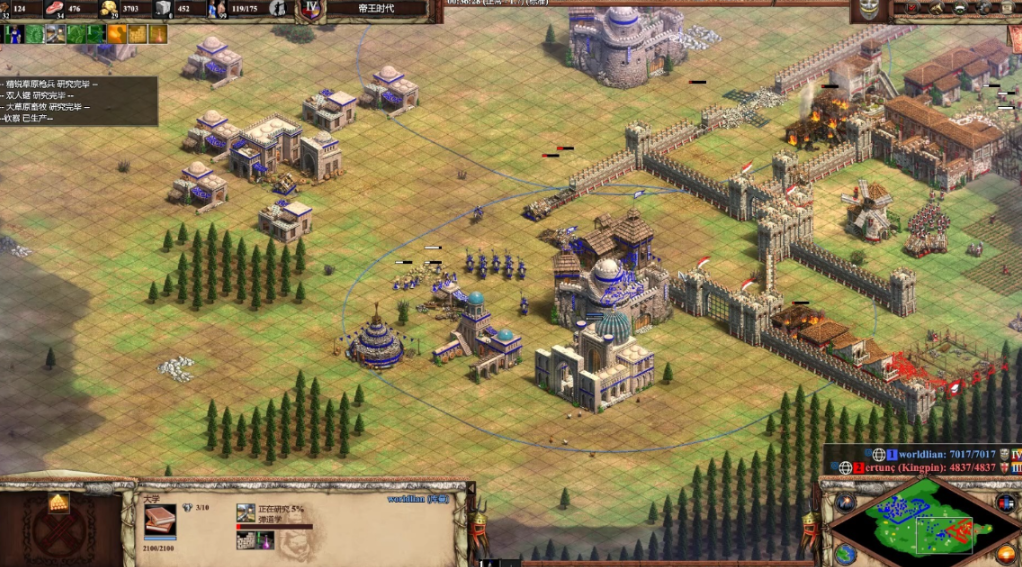
Task: Click the helmeted knight icon in top row
Action: [55, 34]
